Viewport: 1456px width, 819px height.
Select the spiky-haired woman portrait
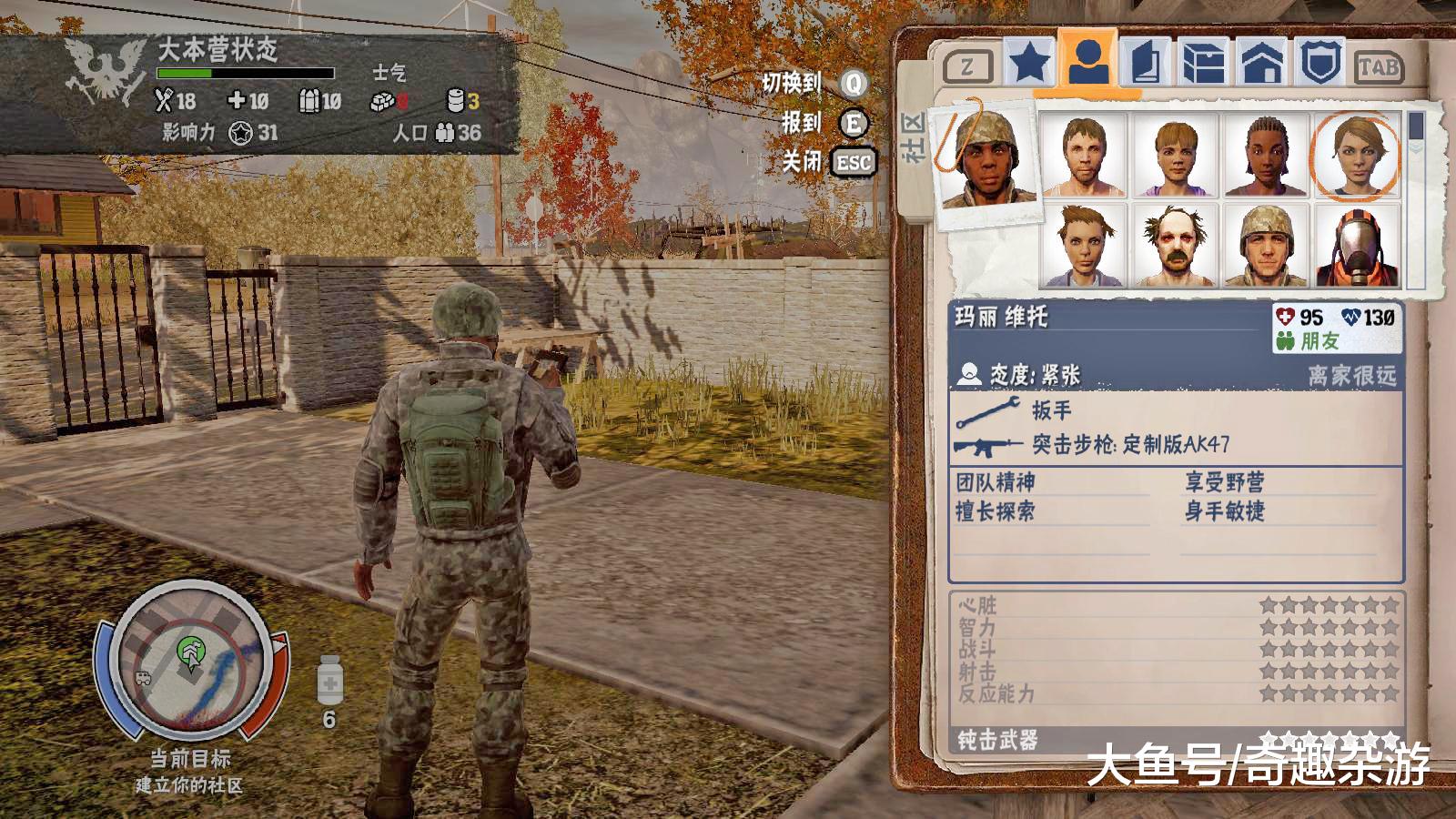(1083, 245)
